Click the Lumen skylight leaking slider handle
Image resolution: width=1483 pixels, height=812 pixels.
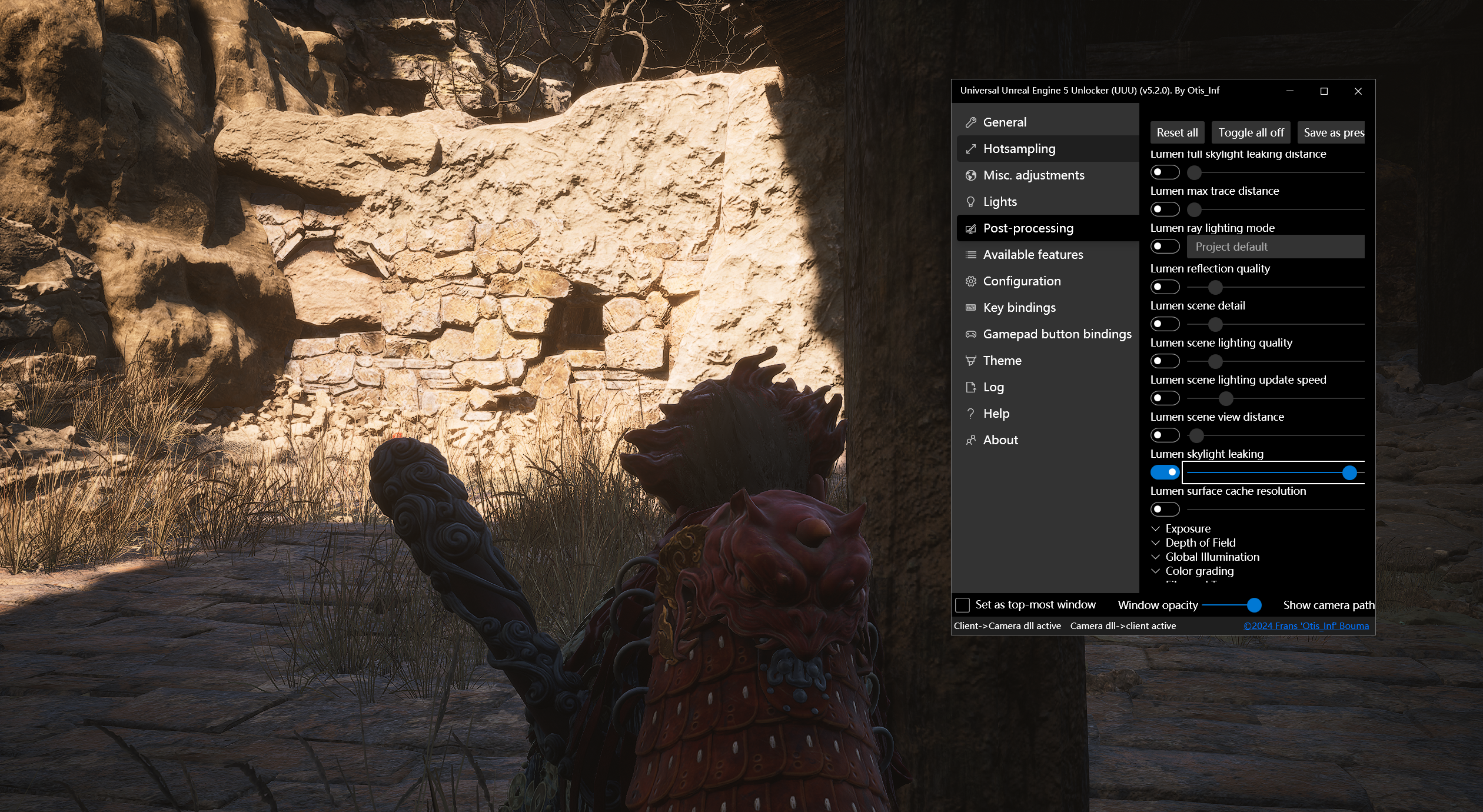coord(1349,472)
